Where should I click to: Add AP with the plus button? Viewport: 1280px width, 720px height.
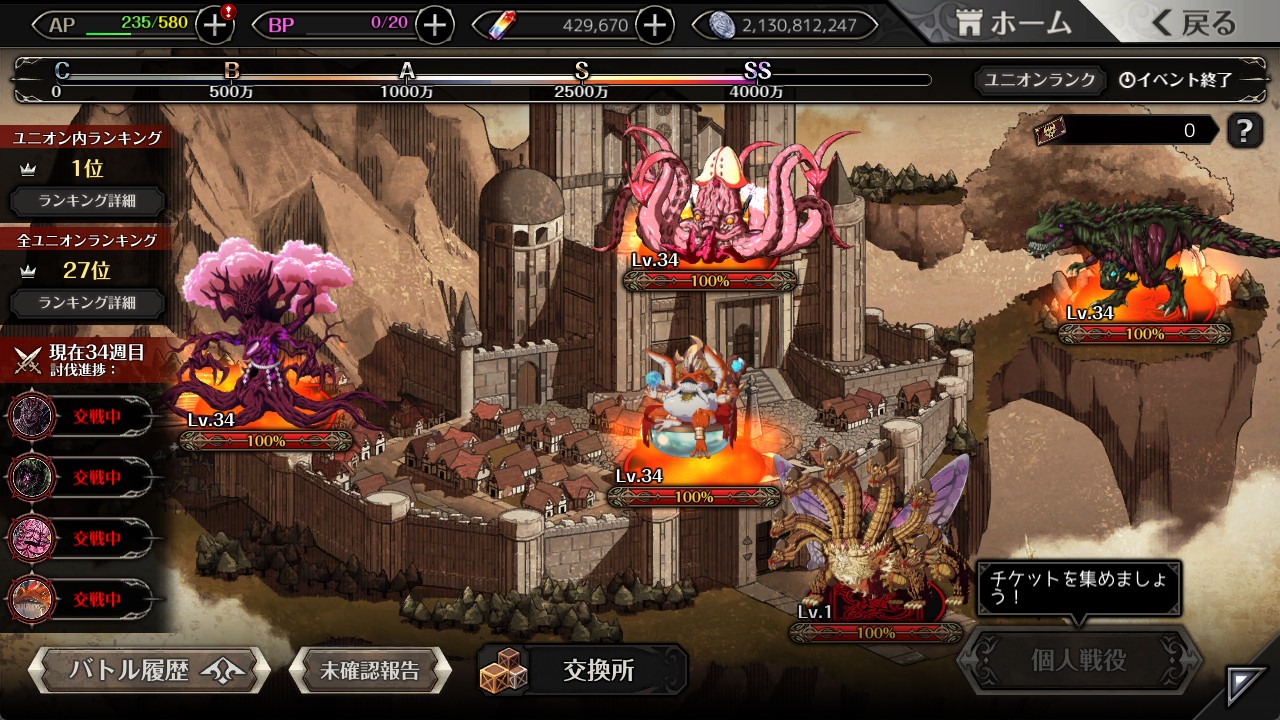pos(215,25)
